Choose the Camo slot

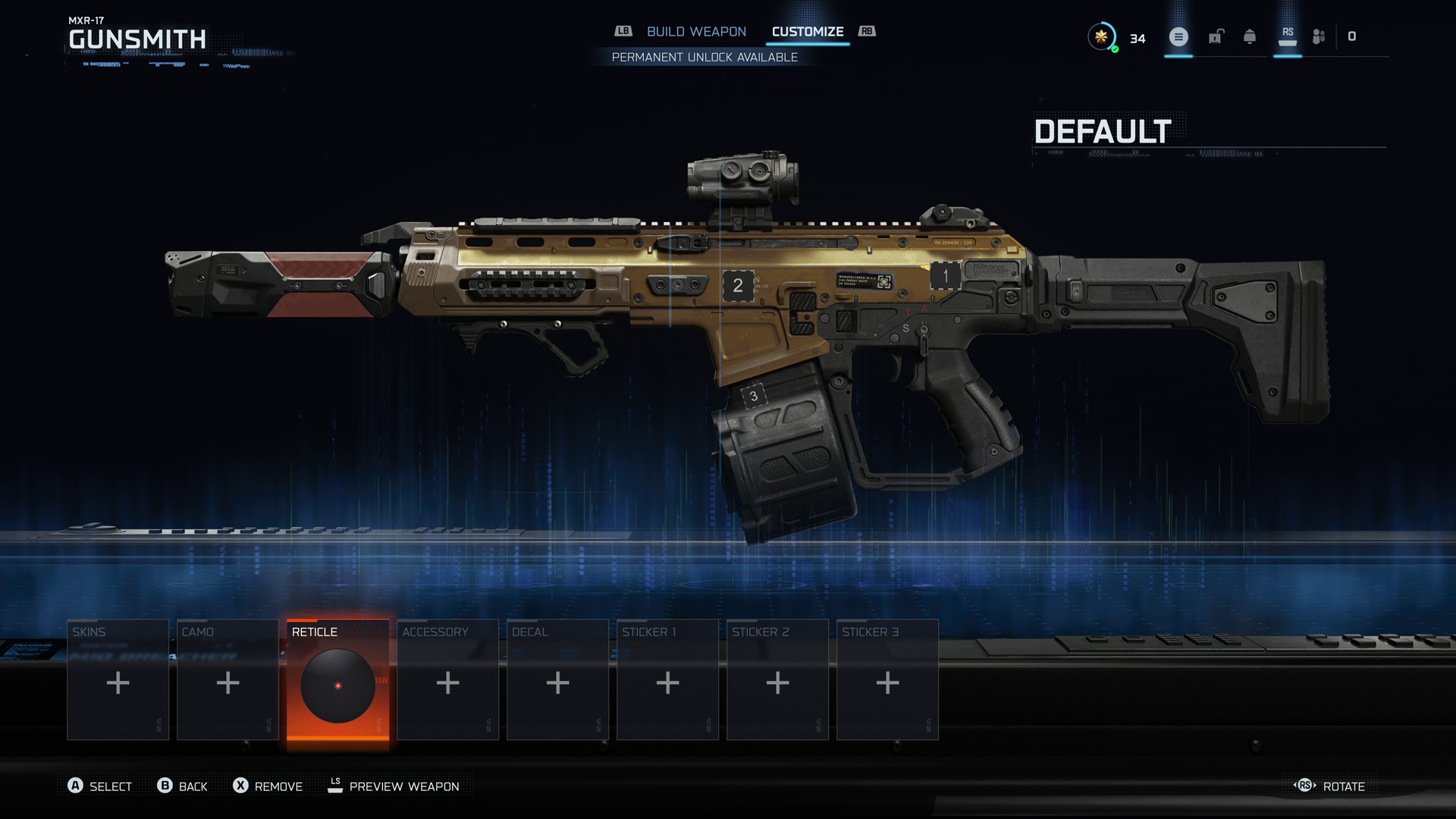coord(227,679)
